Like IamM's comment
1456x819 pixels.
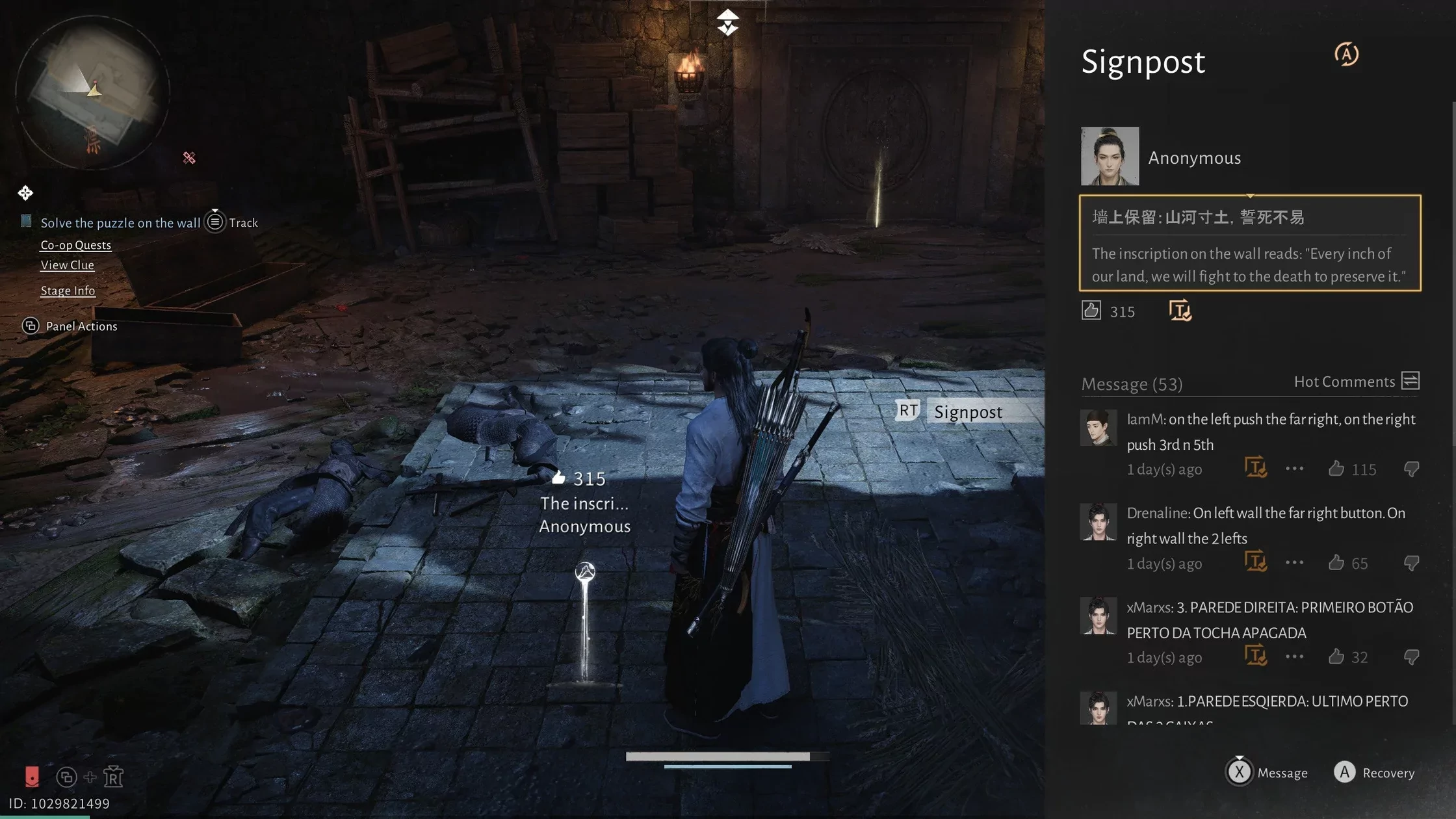click(1336, 469)
